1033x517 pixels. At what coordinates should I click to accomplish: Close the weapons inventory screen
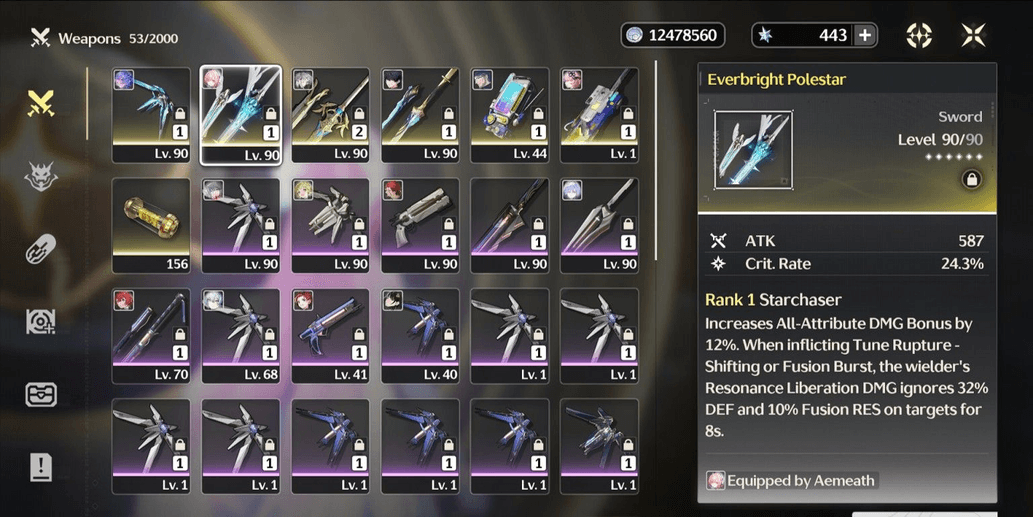(973, 35)
